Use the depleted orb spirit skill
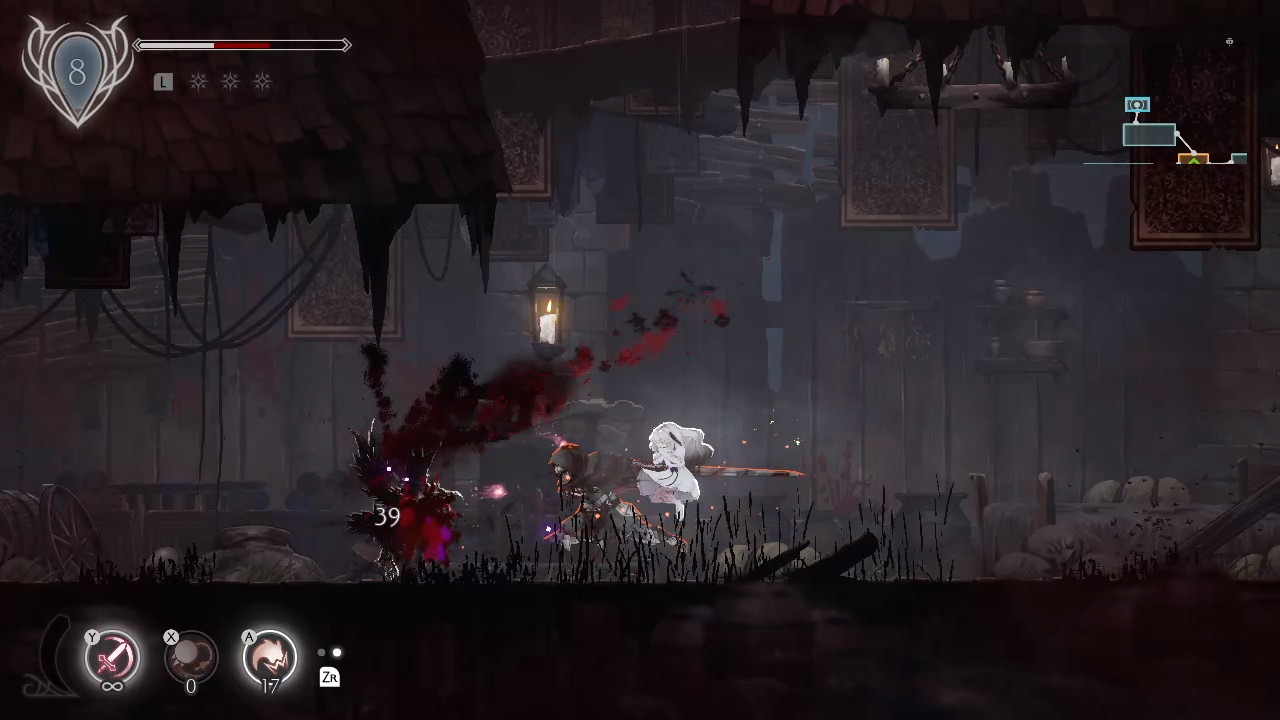 click(x=190, y=657)
